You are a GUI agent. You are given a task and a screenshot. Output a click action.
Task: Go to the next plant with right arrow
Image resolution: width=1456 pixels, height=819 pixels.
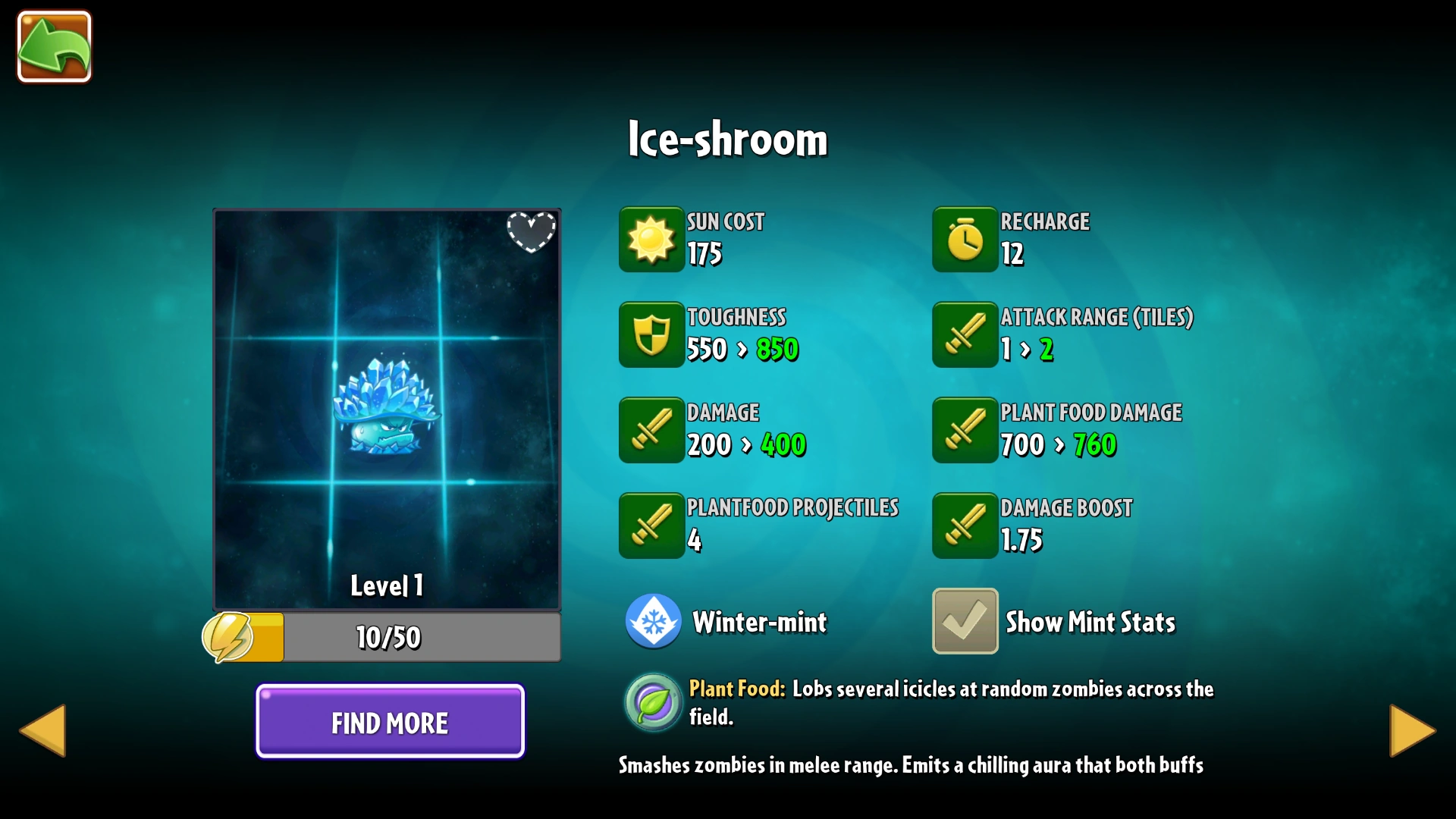coord(1412,729)
